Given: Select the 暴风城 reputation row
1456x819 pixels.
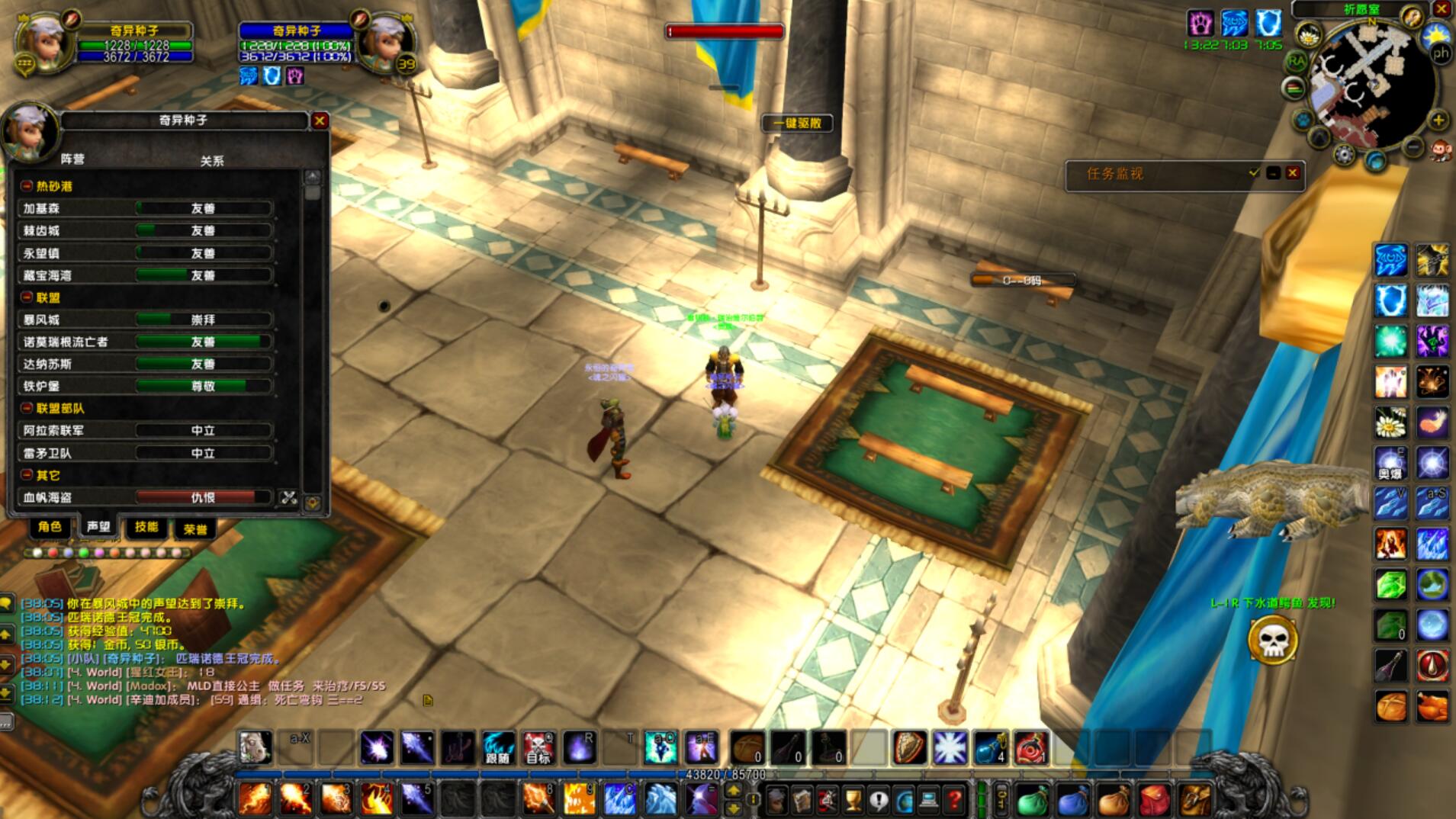Looking at the screenshot, I should pos(145,320).
